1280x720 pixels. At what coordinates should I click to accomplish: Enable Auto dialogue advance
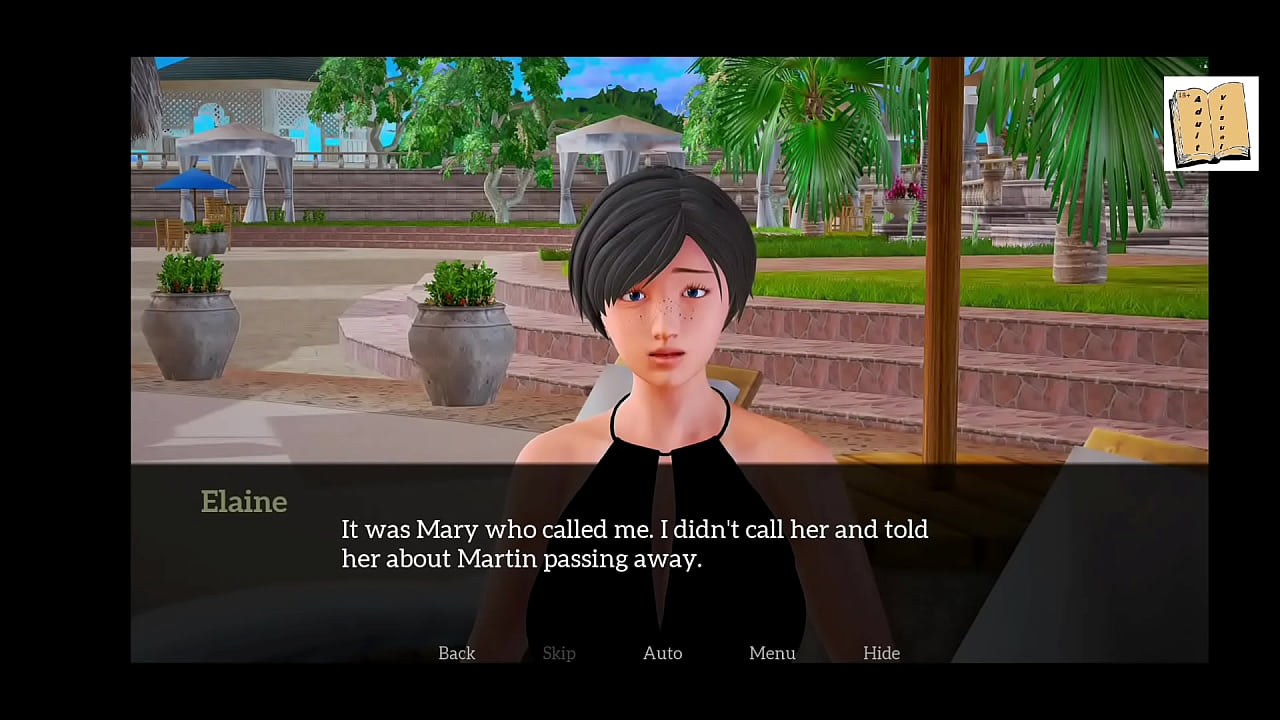click(x=662, y=653)
